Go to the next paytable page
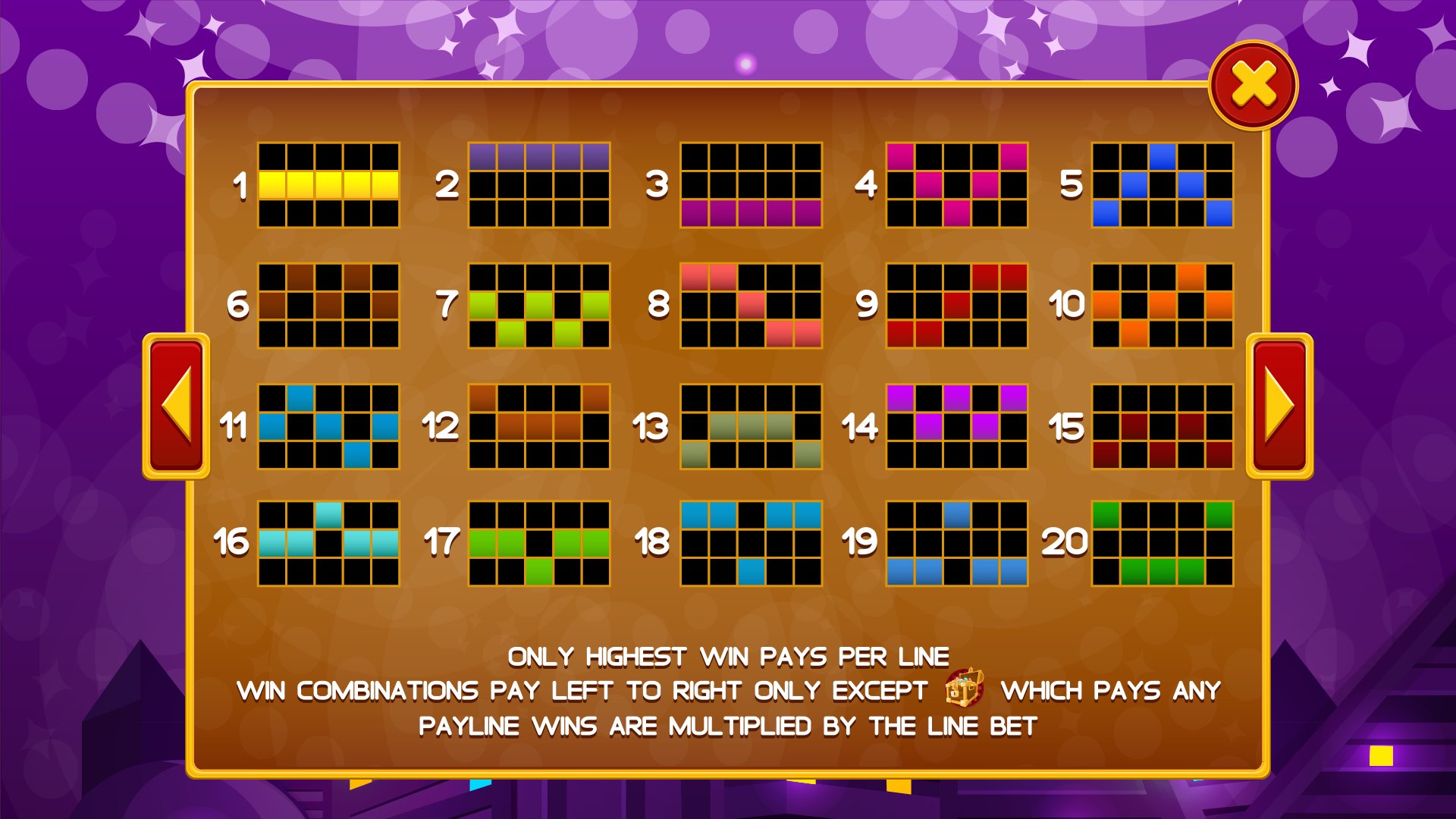 click(1280, 406)
